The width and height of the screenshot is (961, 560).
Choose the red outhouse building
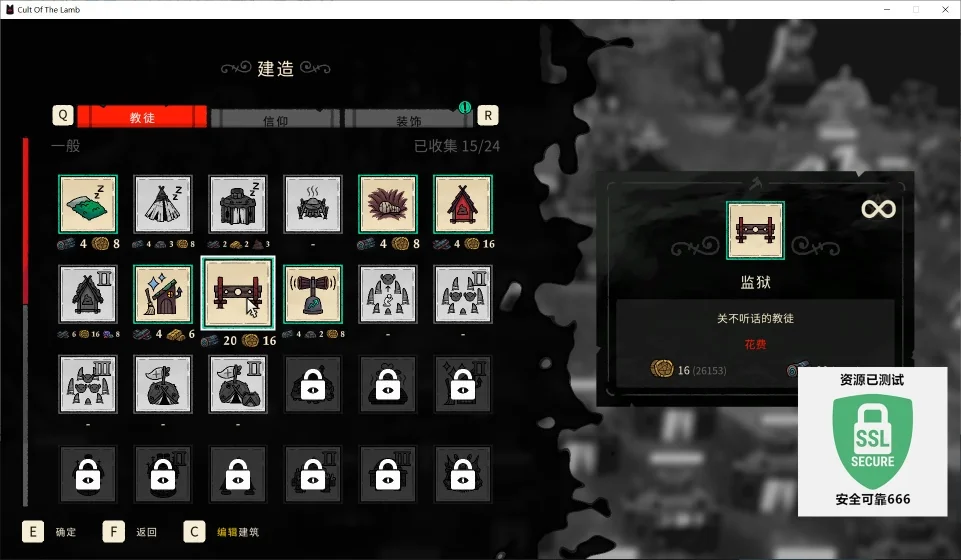463,204
